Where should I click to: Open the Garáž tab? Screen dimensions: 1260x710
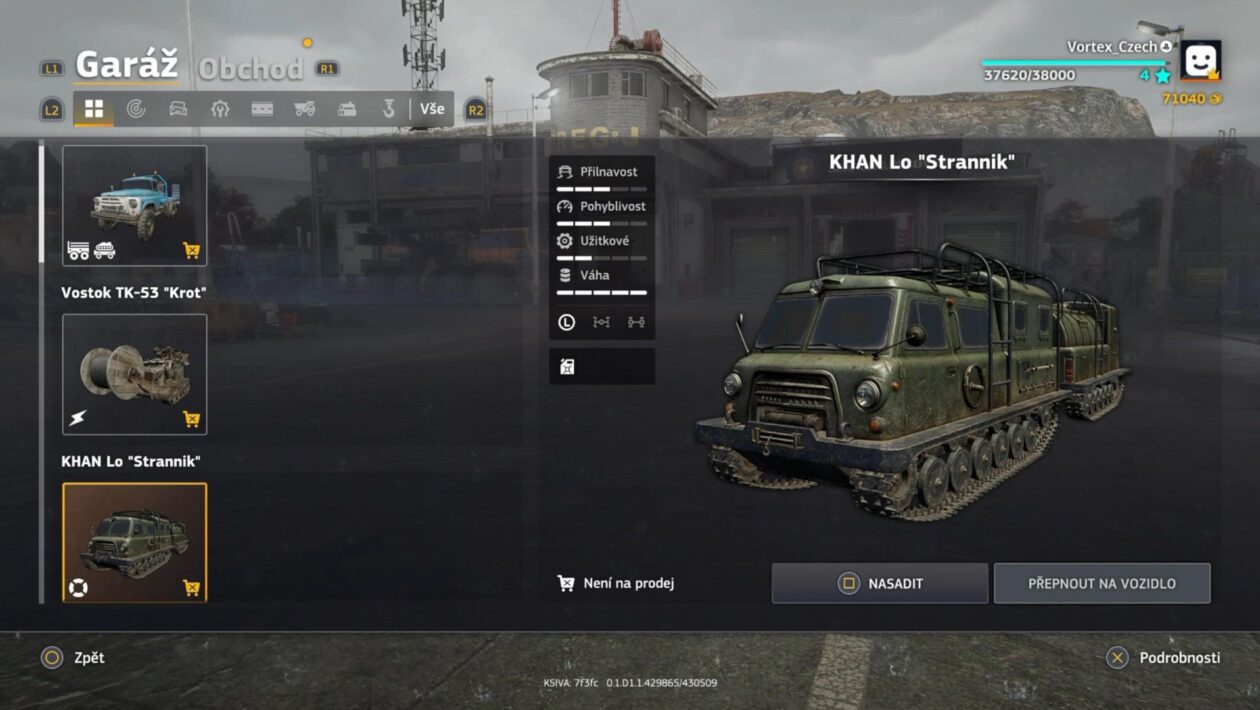(127, 65)
